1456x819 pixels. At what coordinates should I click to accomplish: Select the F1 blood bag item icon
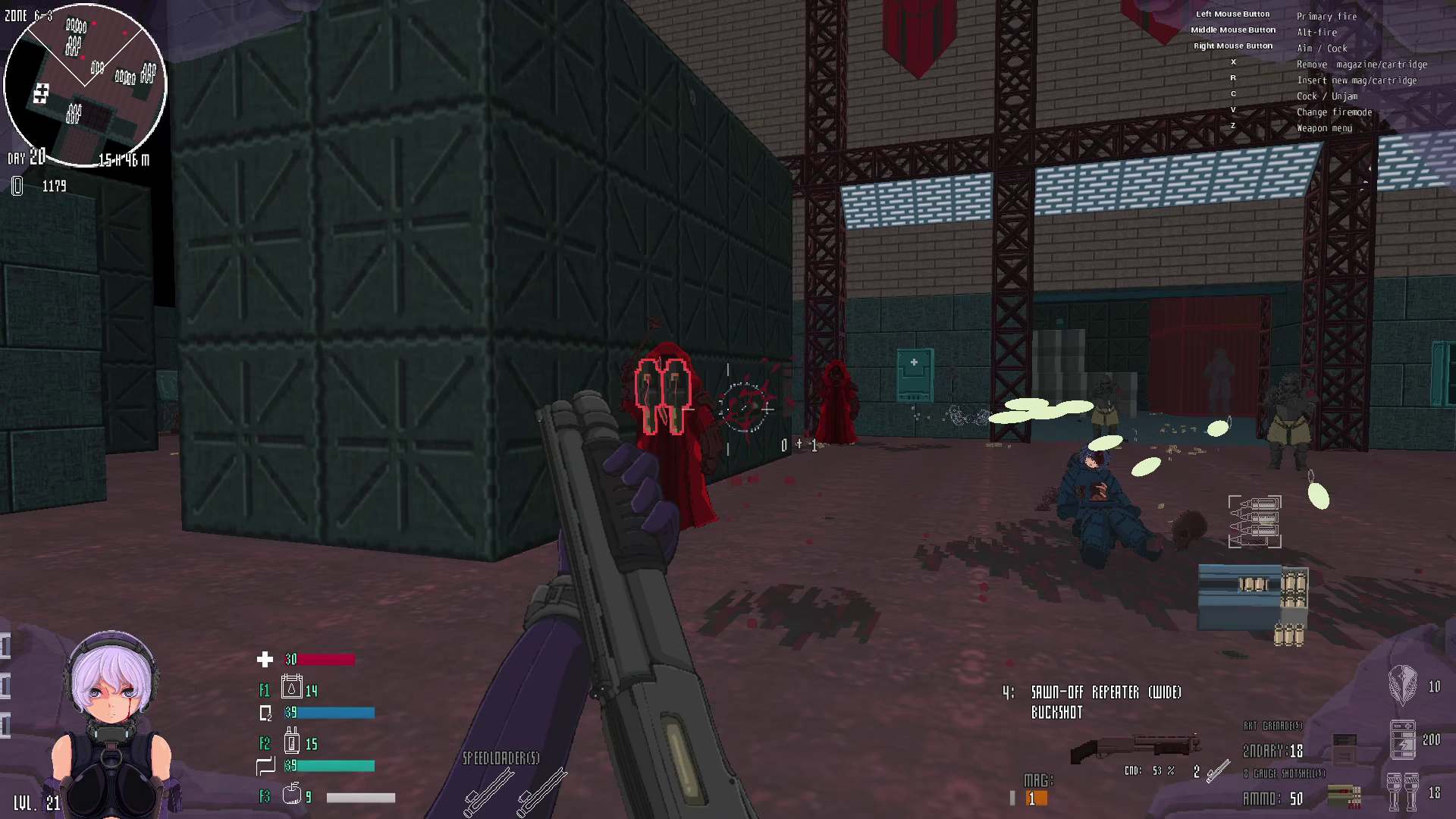point(290,689)
